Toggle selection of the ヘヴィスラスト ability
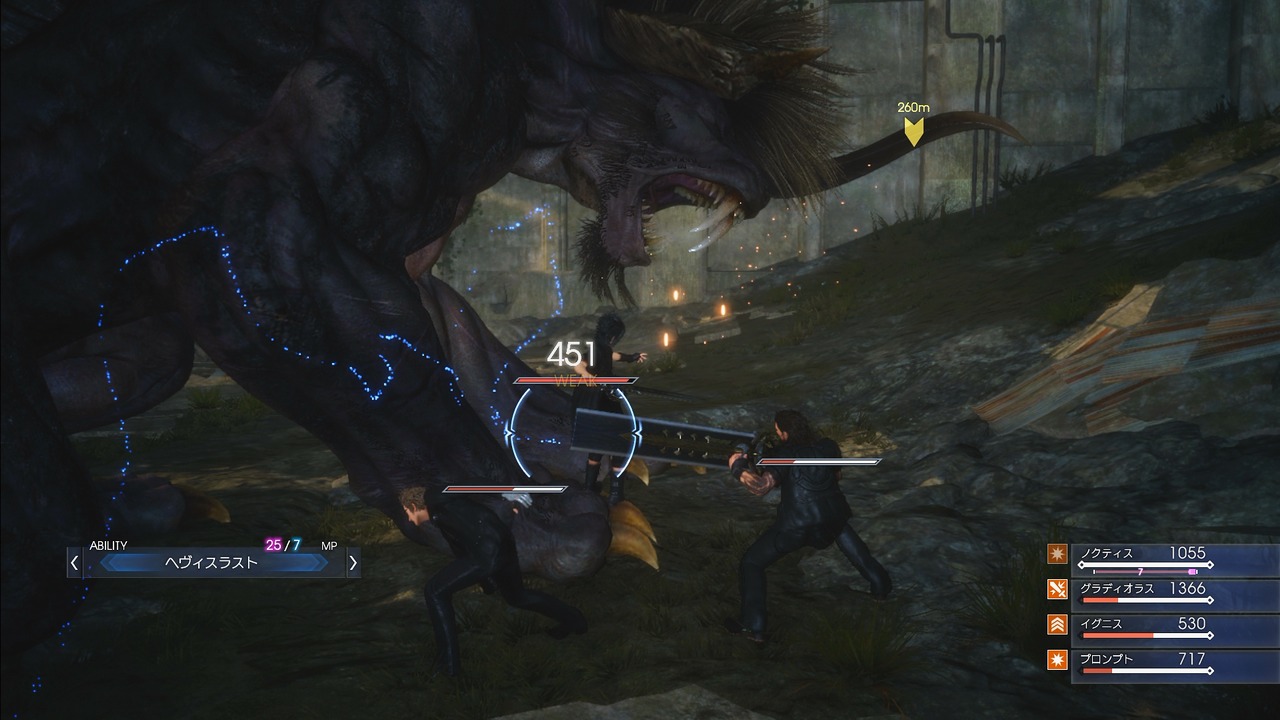Image resolution: width=1280 pixels, height=720 pixels. 212,562
